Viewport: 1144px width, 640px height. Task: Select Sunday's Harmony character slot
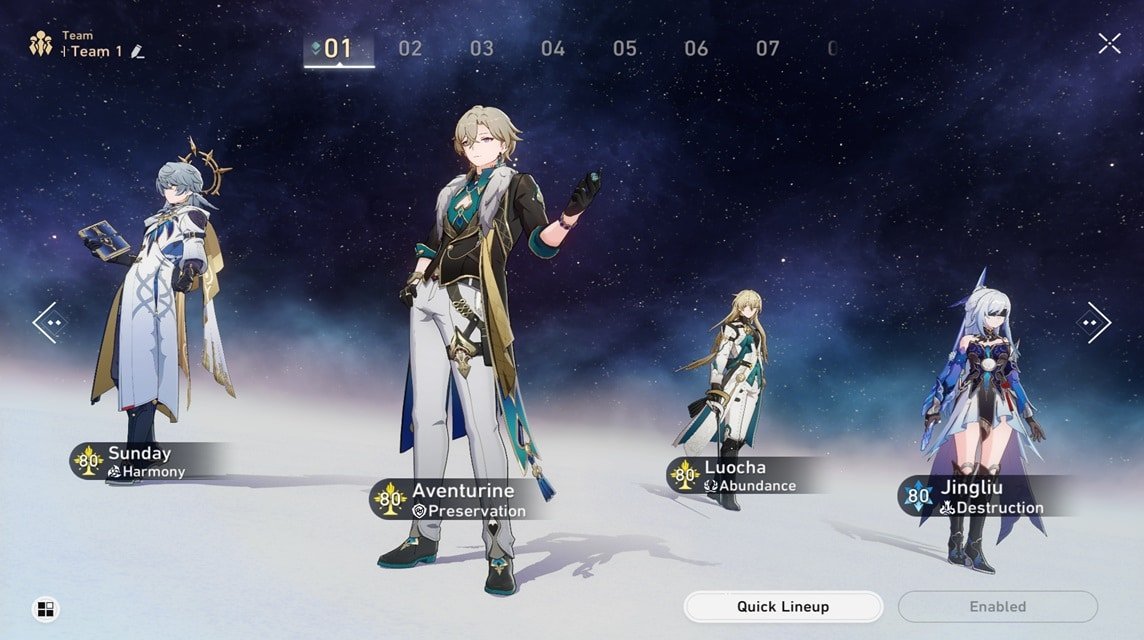pyautogui.click(x=146, y=461)
